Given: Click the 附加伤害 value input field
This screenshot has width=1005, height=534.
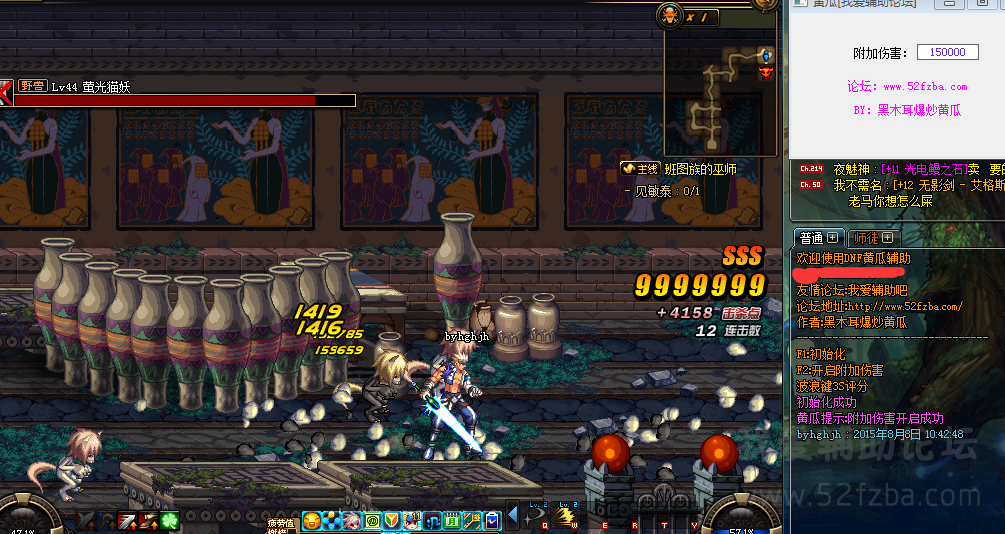Looking at the screenshot, I should tap(947, 52).
